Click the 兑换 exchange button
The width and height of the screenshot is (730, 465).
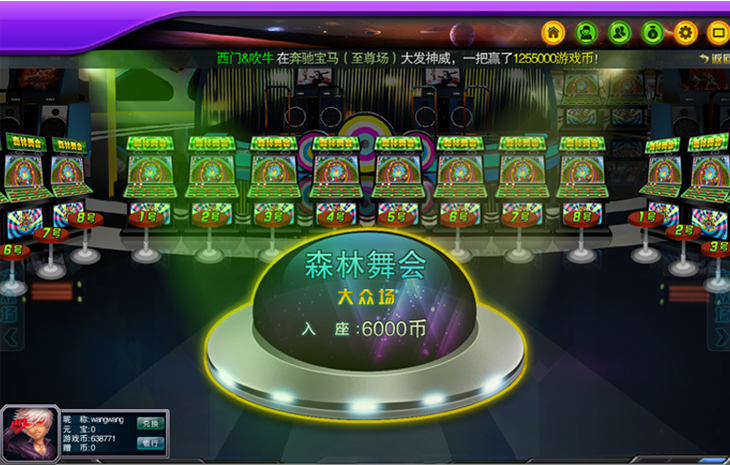(149, 423)
